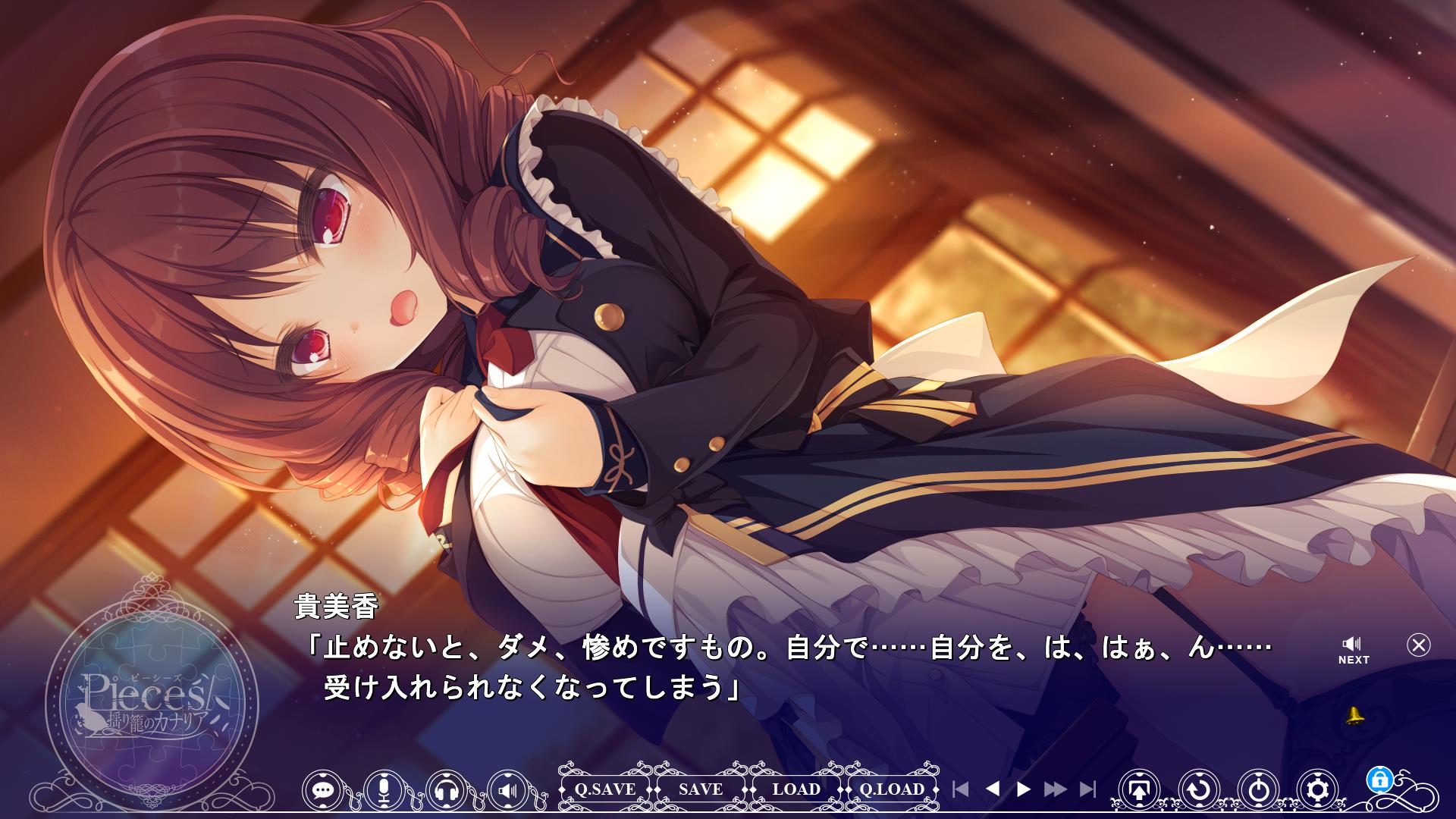Screen dimensions: 1456x819
Task: Click the headphones icon
Action: [x=447, y=789]
